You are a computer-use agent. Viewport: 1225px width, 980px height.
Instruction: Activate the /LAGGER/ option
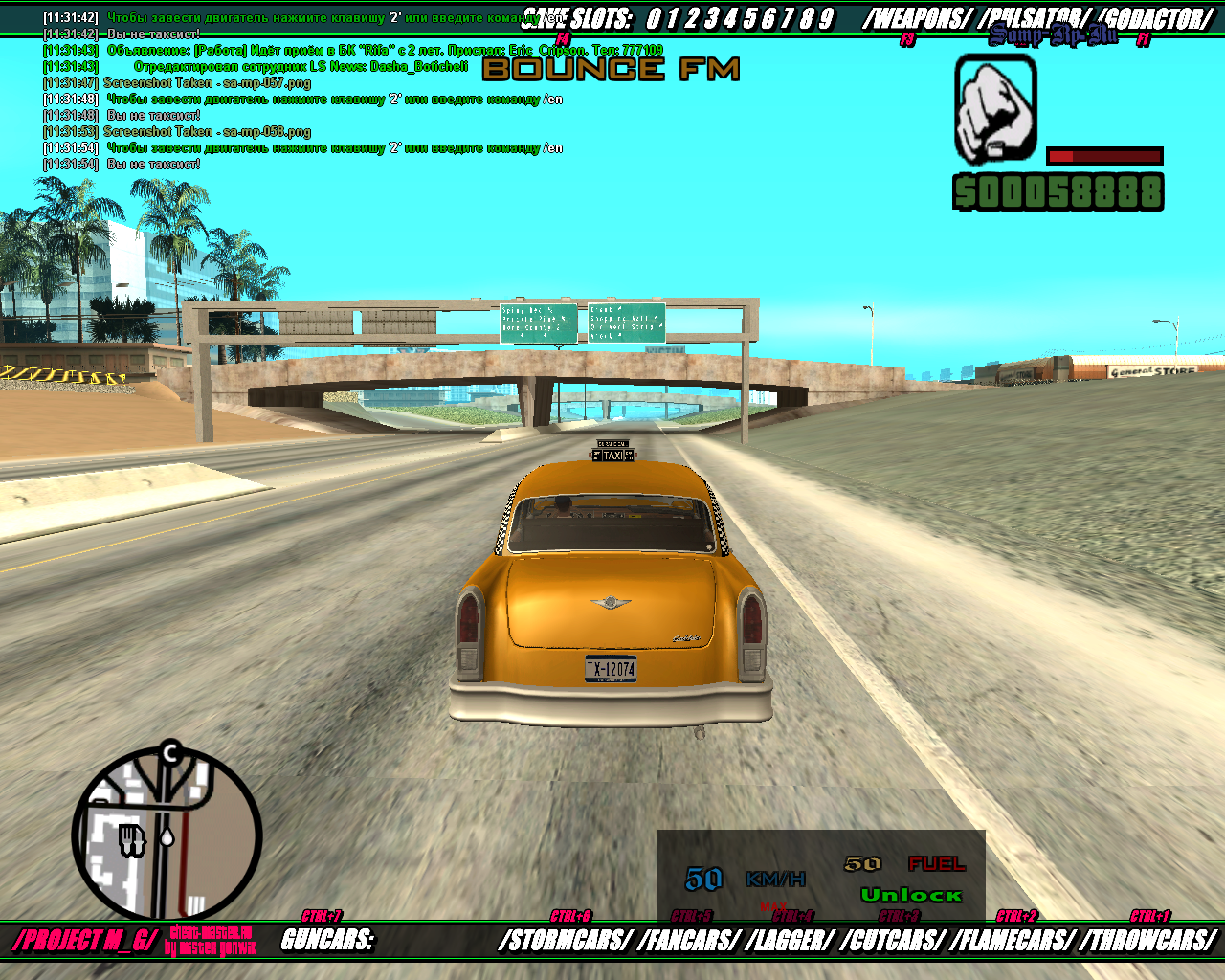(x=790, y=941)
